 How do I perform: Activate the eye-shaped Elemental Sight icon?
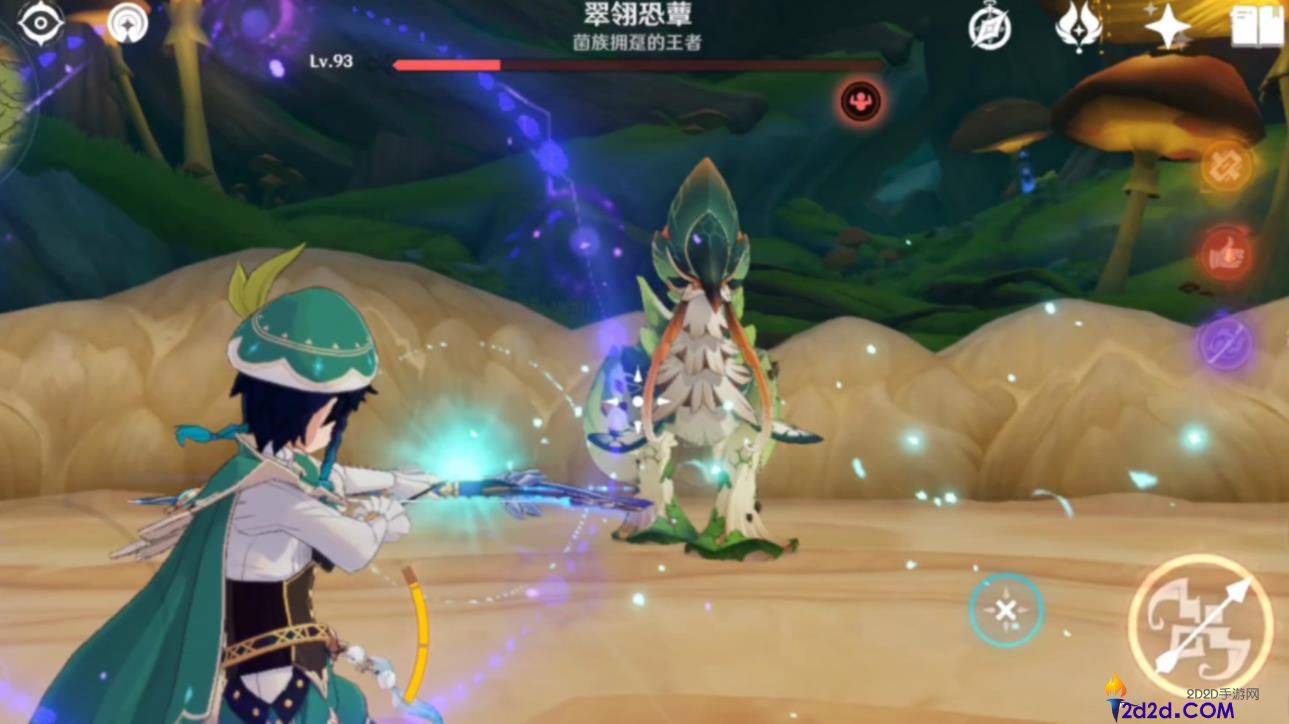41,24
